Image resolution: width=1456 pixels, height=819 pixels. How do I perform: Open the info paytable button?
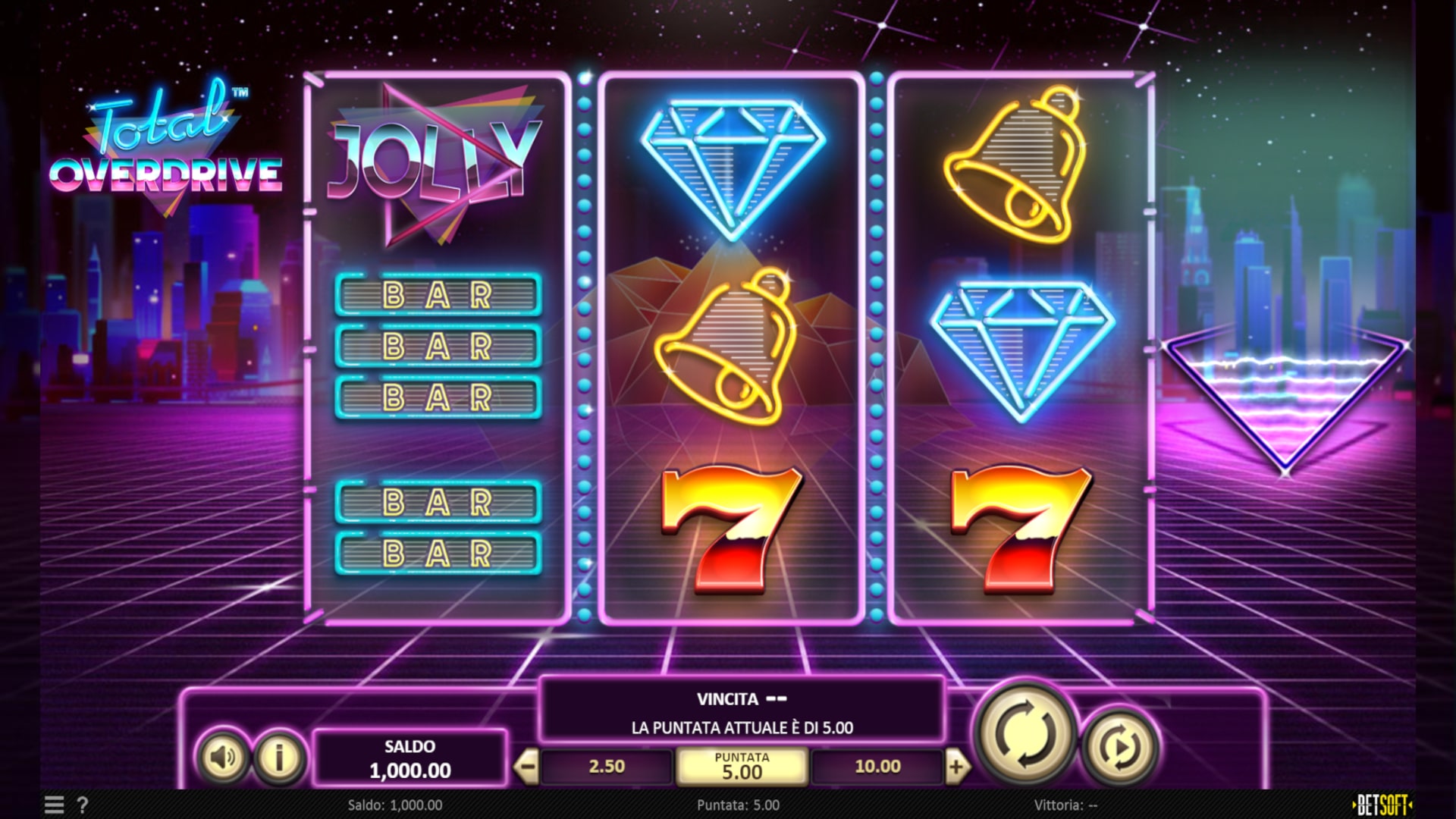tap(280, 757)
